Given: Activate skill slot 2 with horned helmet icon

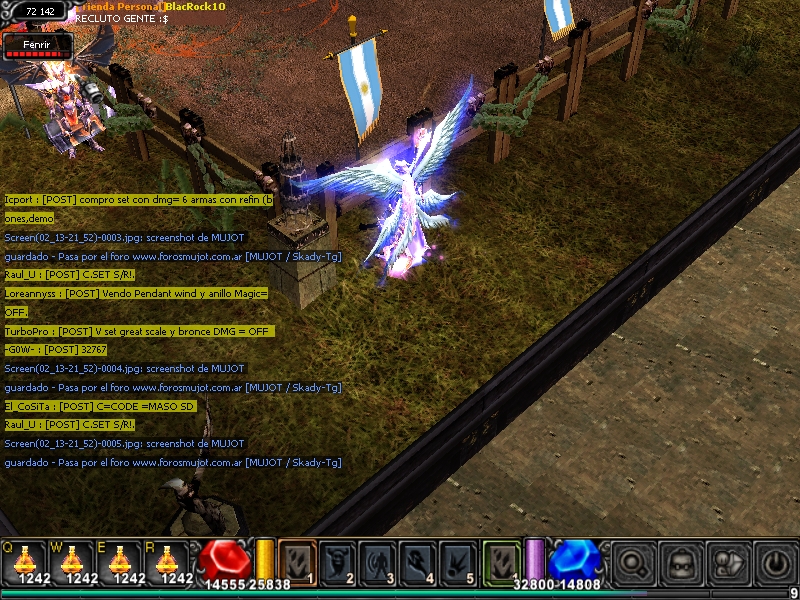Looking at the screenshot, I should pos(338,561).
